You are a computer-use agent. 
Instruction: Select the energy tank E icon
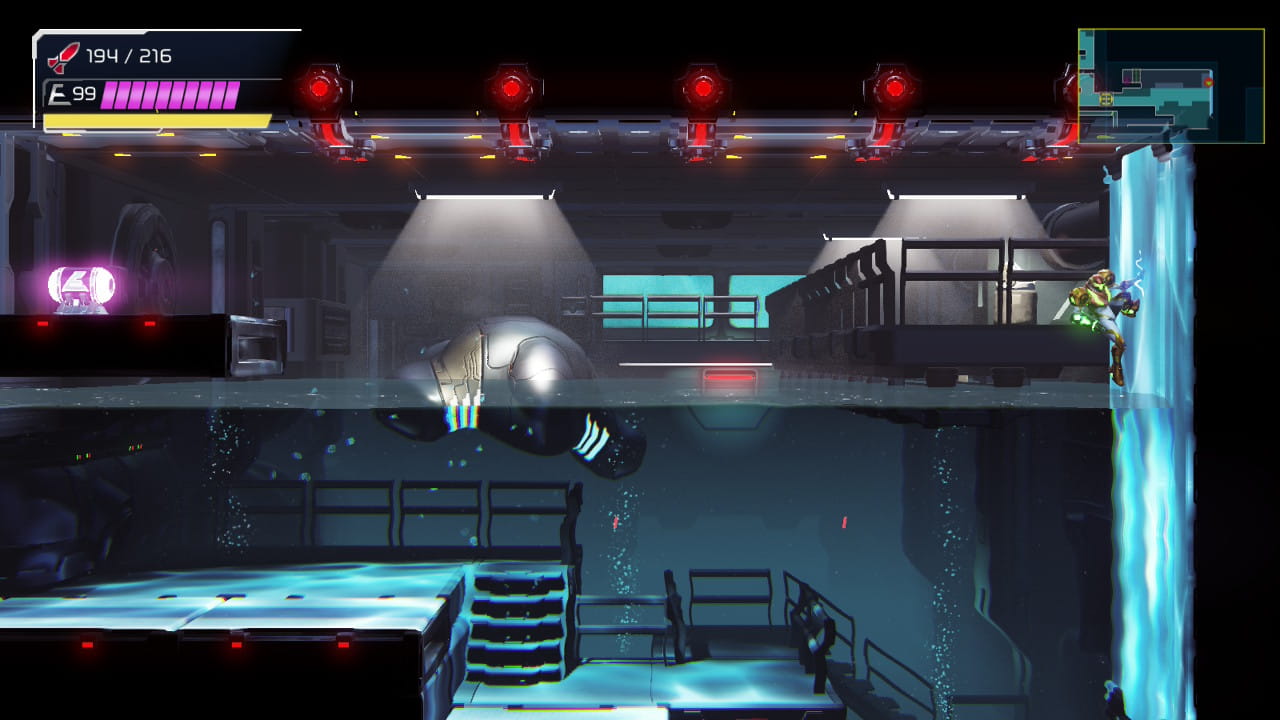click(x=60, y=95)
